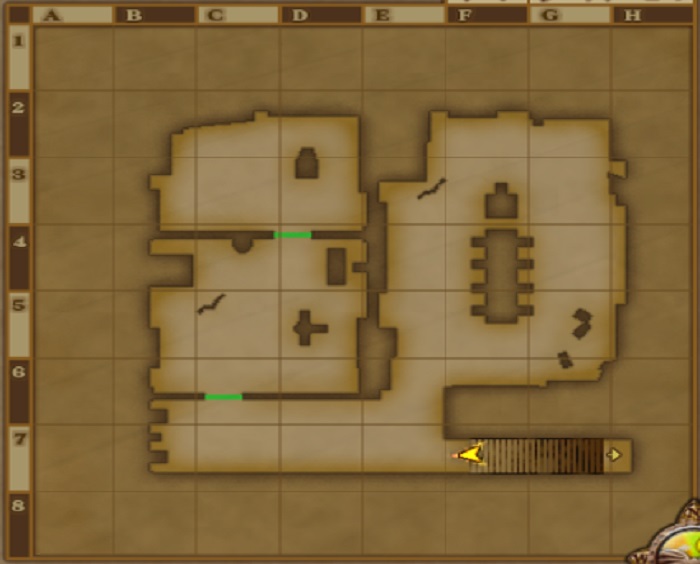This screenshot has width=700, height=564.
Task: Open the ornate emblem in the map corner
Action: (x=673, y=541)
